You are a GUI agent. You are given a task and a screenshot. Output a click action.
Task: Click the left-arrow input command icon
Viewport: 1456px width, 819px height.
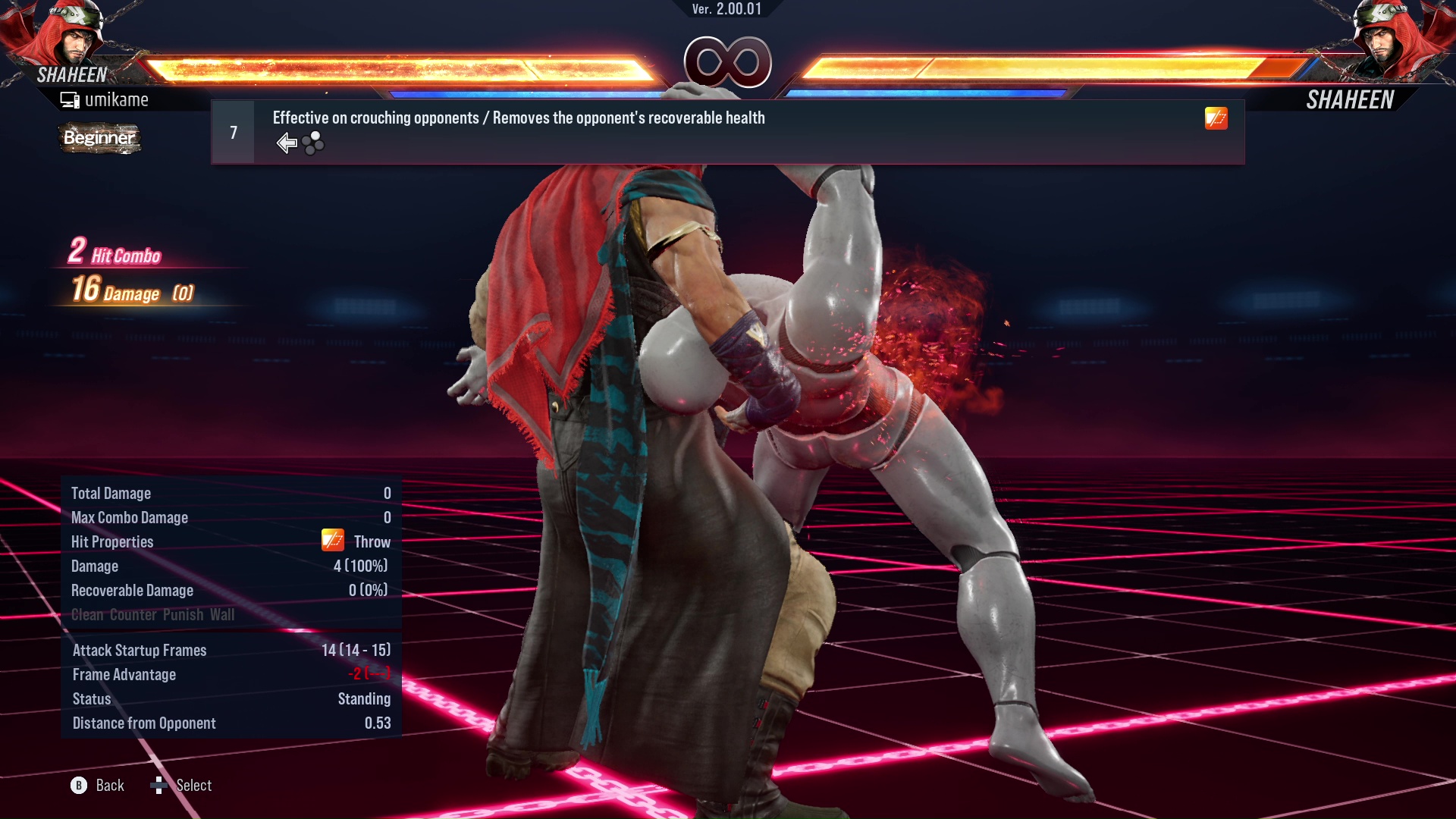click(286, 143)
